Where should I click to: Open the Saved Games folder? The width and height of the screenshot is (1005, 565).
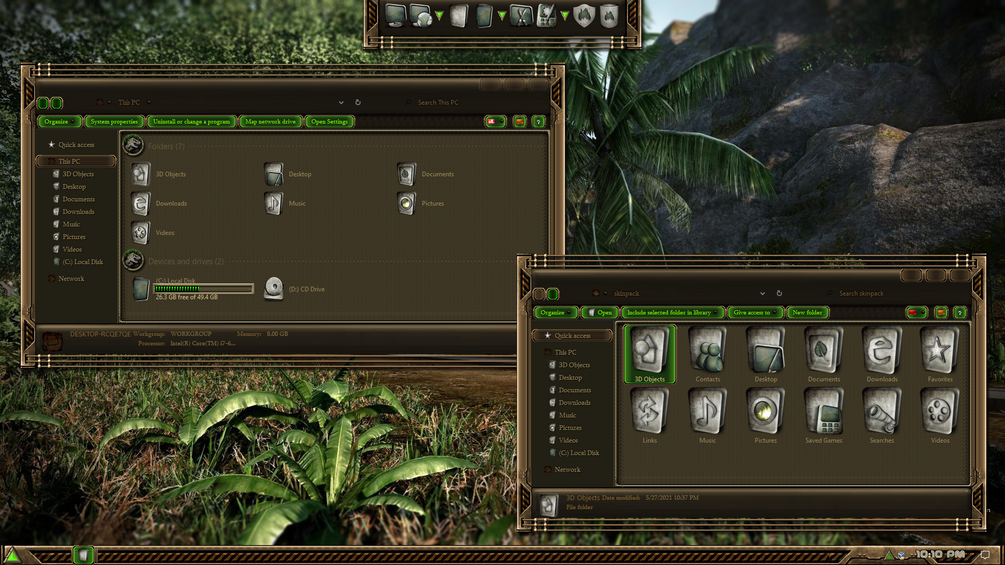(824, 415)
